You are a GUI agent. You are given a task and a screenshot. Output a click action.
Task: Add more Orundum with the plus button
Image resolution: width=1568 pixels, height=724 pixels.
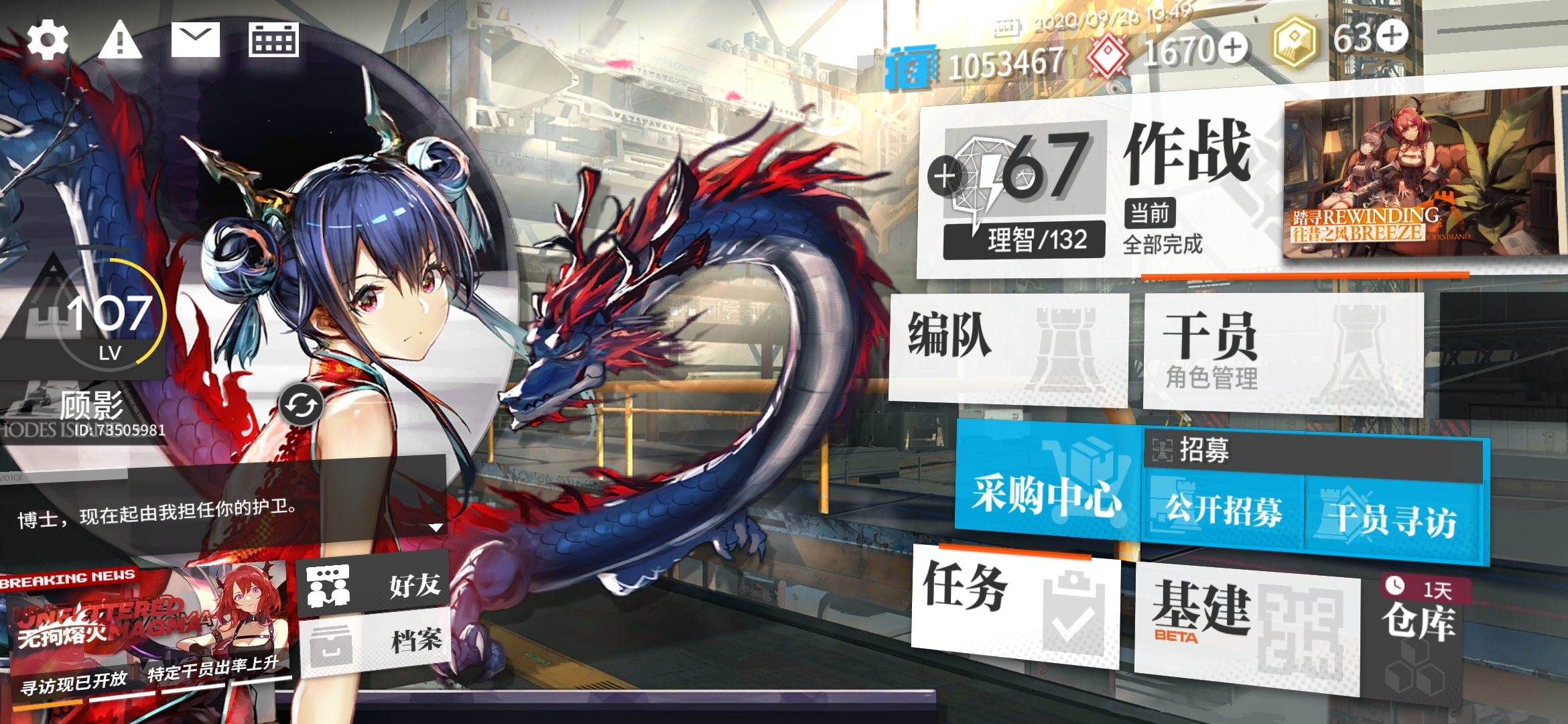[x=1233, y=48]
